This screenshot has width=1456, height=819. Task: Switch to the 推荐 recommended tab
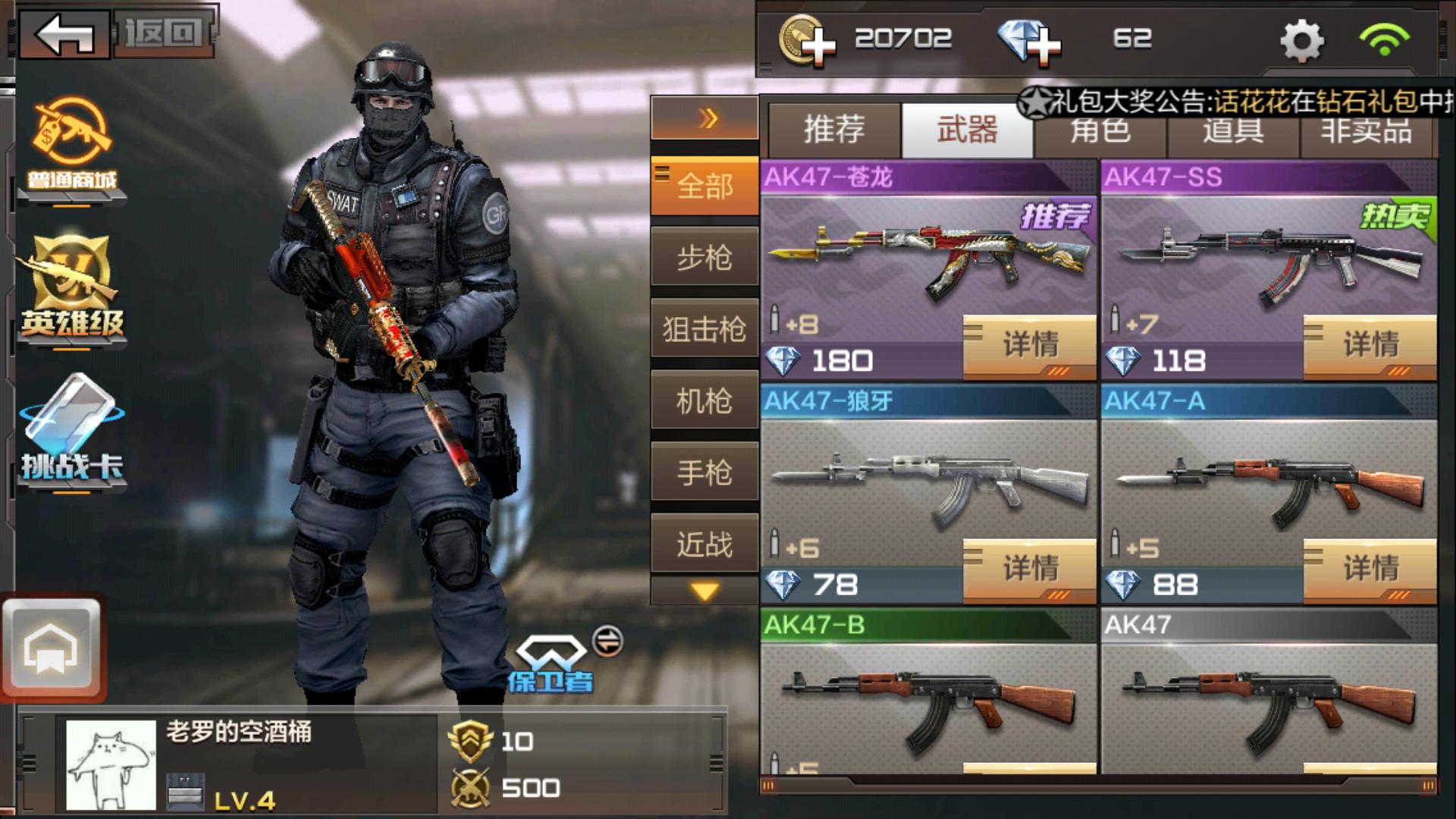(834, 130)
